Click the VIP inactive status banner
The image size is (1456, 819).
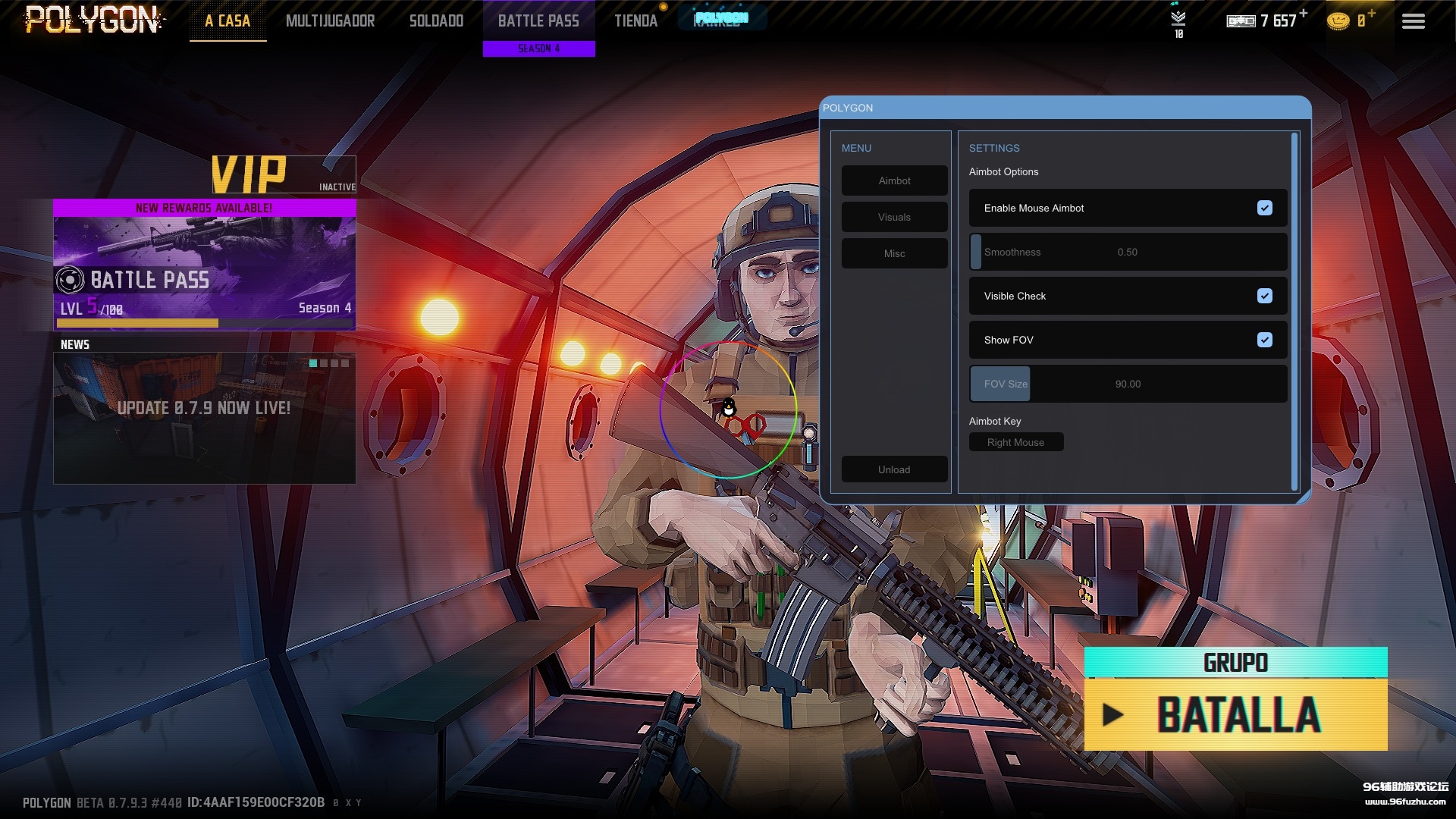284,176
